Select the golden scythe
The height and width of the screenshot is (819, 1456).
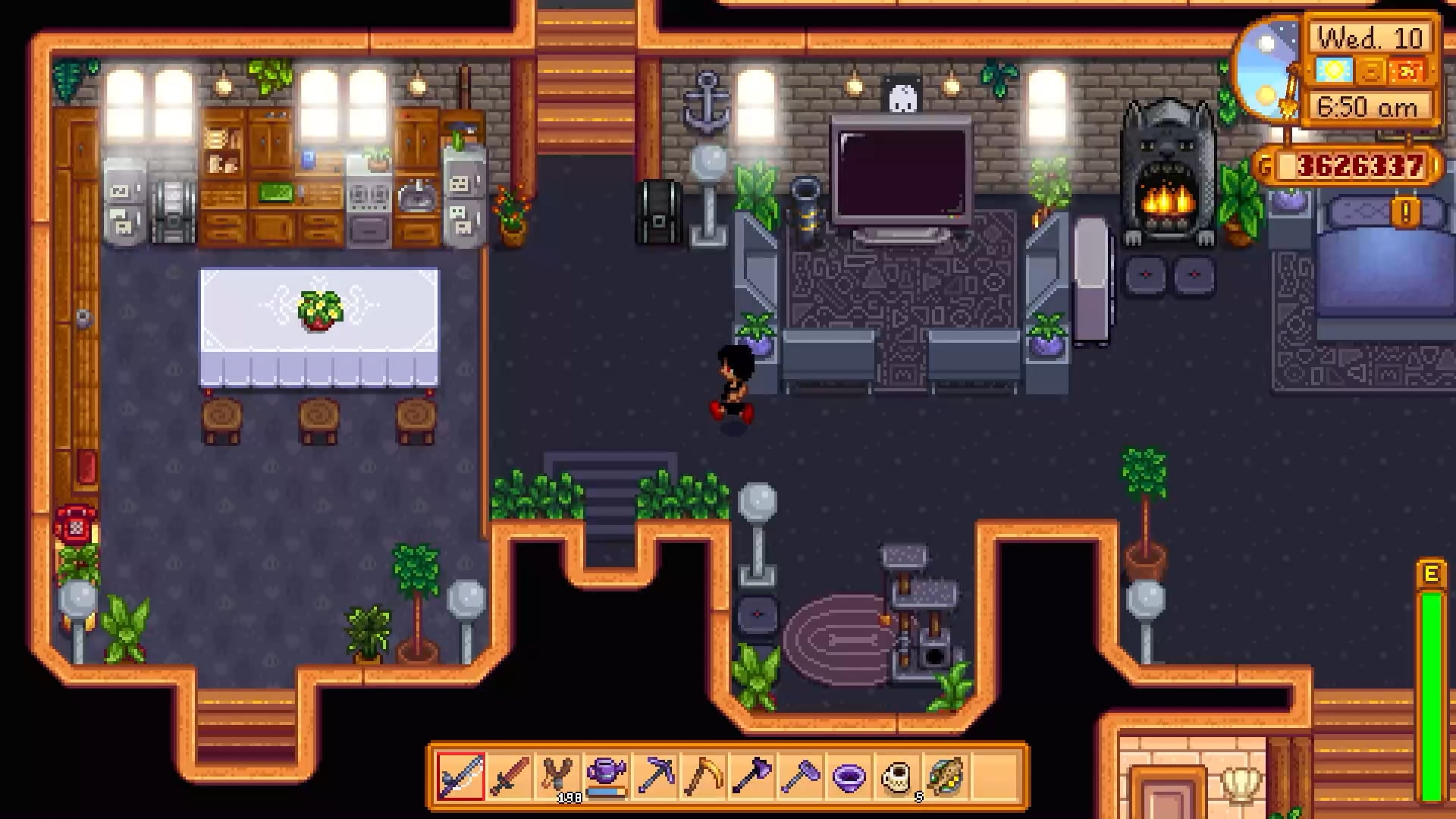704,777
